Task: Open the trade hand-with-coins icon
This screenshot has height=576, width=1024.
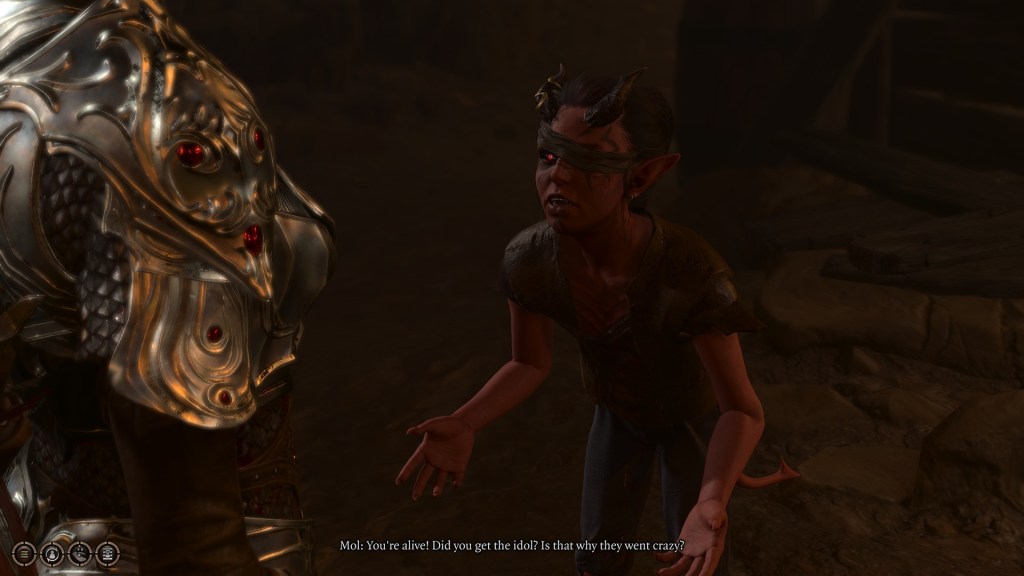Action: point(80,552)
